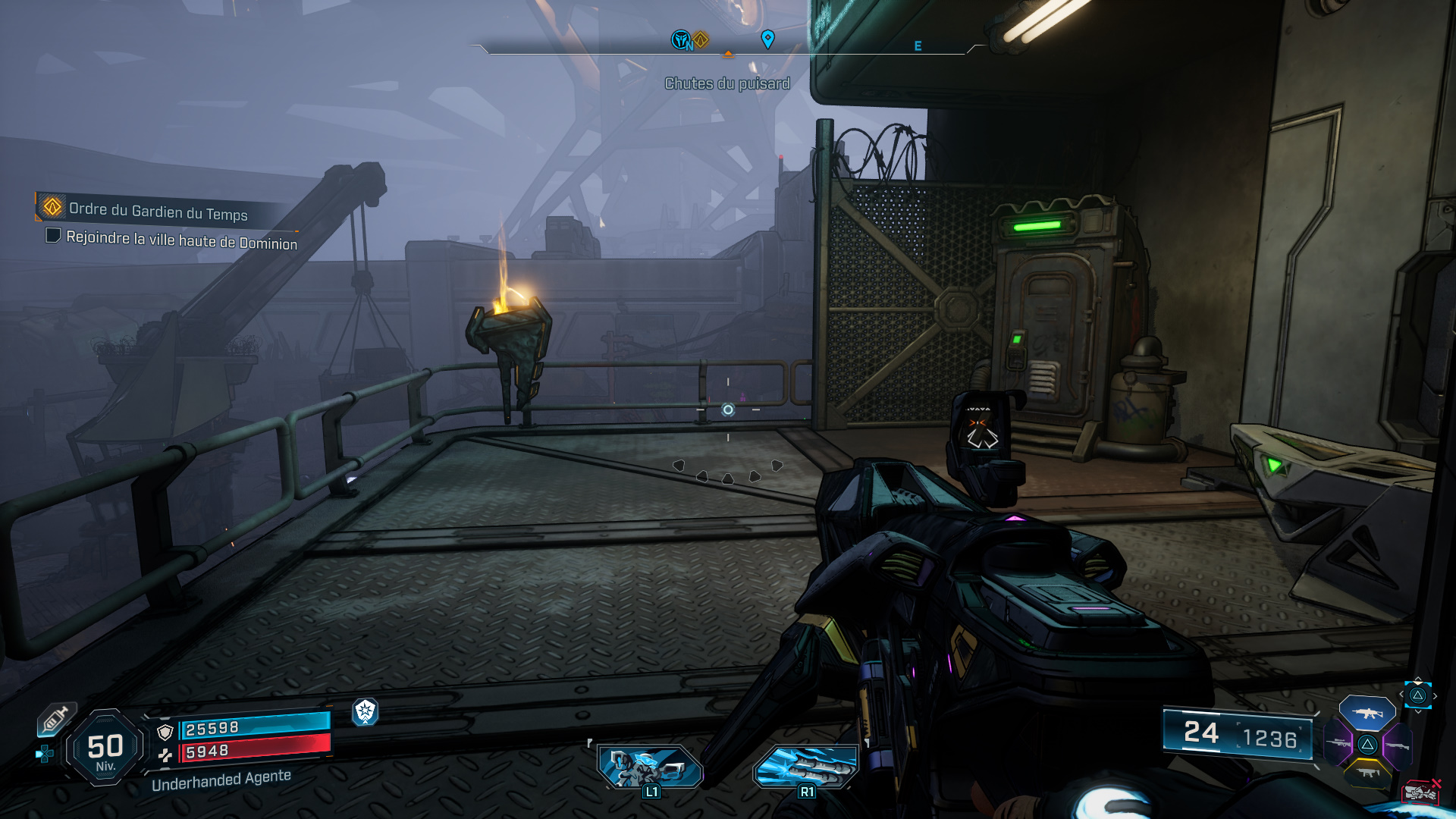Image resolution: width=1456 pixels, height=819 pixels.
Task: Click the 'Chutes du puisard' location label
Action: [727, 83]
